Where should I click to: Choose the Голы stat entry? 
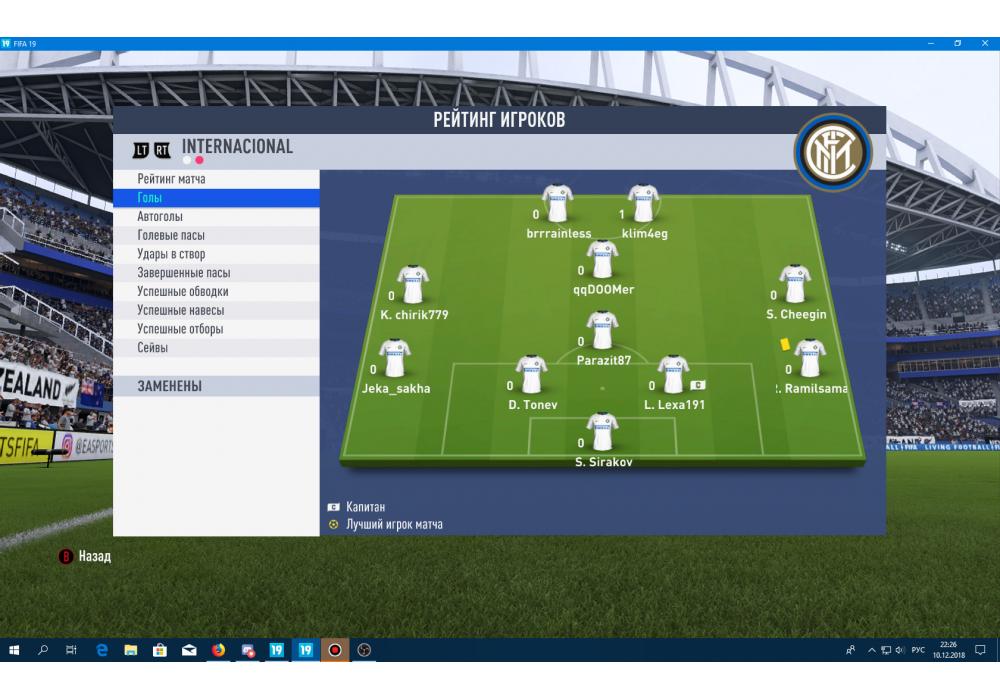click(150, 198)
